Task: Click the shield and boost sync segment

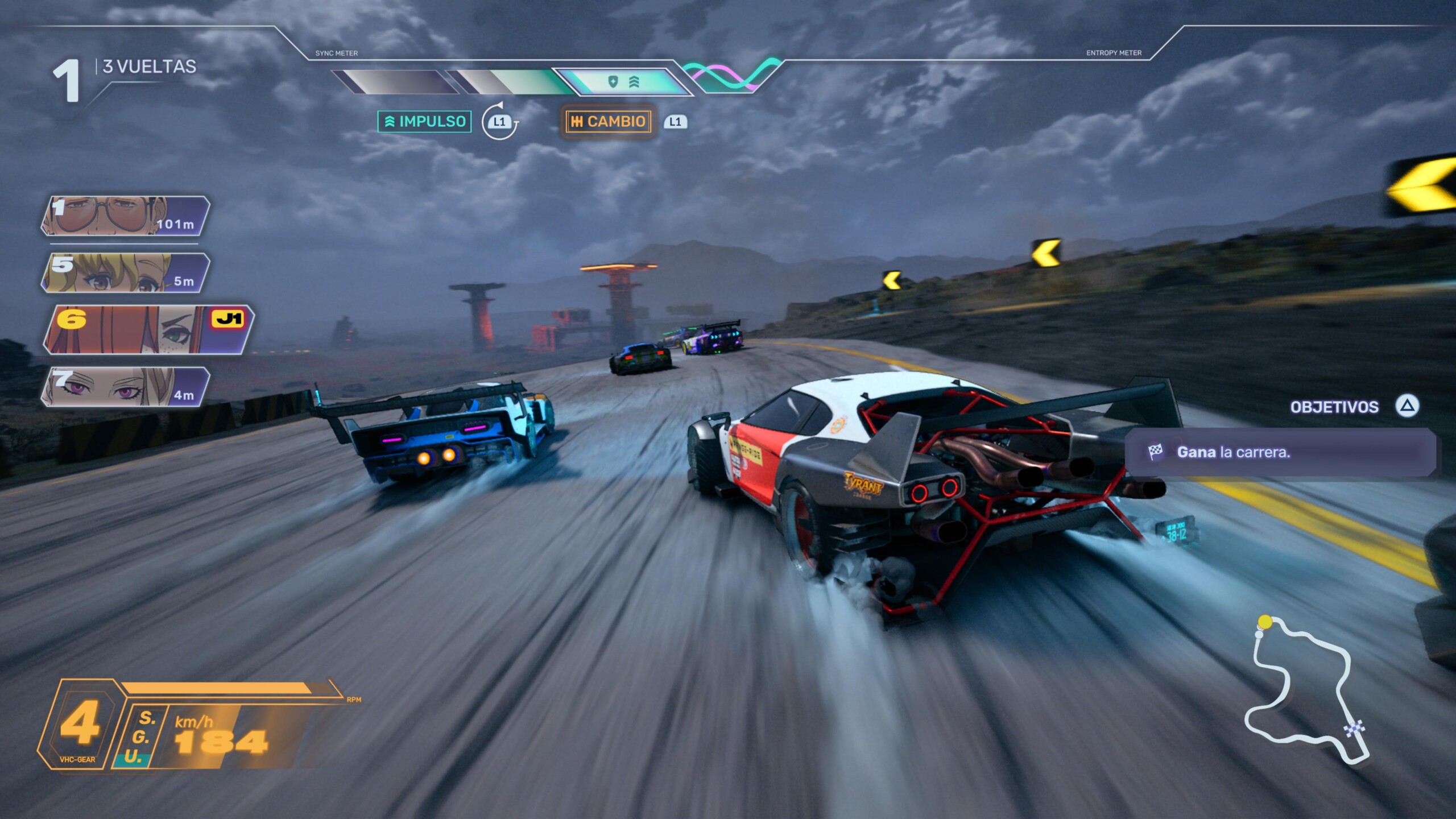Action: [x=623, y=82]
